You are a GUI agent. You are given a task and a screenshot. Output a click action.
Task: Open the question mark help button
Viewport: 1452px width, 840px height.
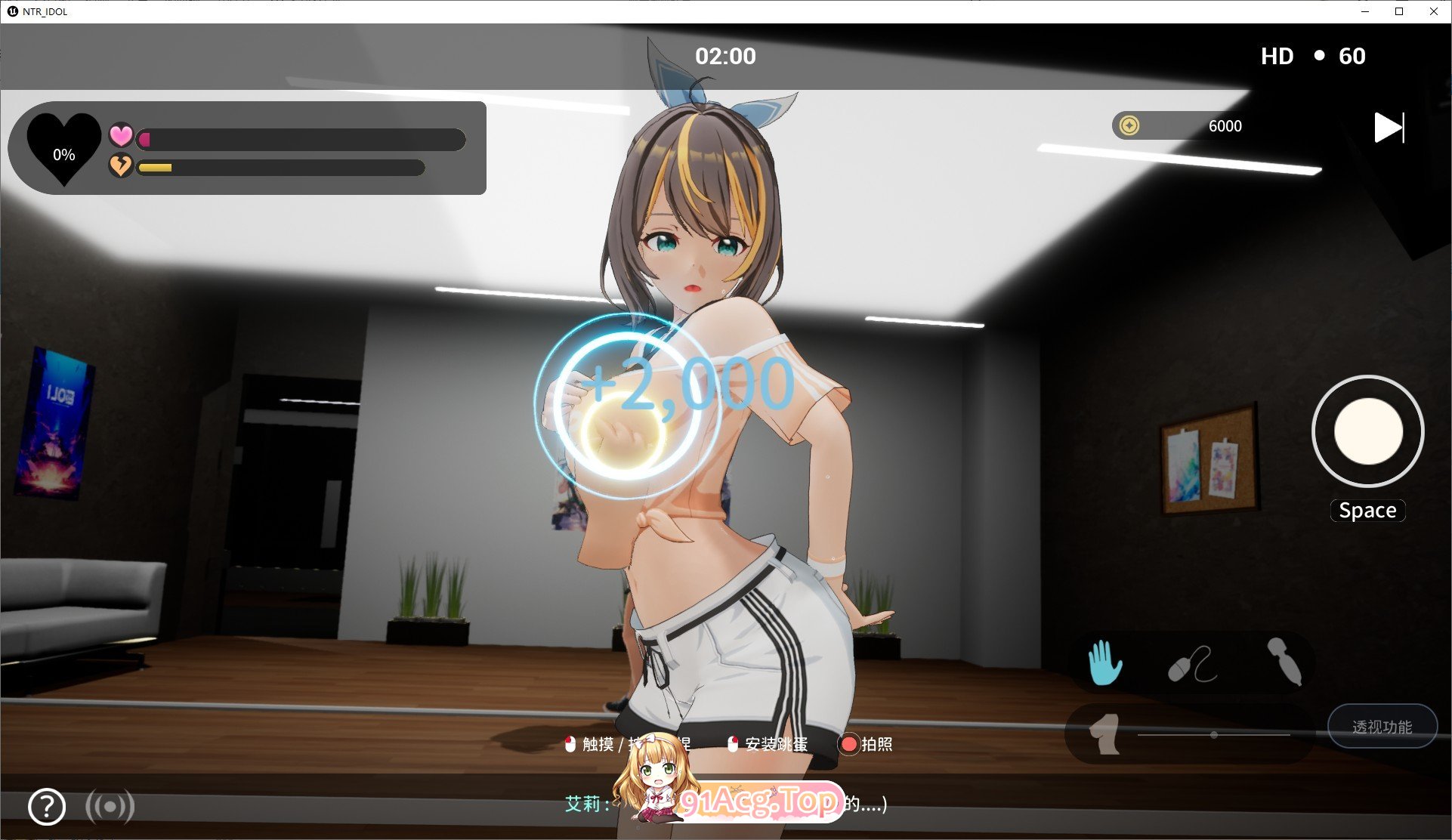tap(47, 807)
